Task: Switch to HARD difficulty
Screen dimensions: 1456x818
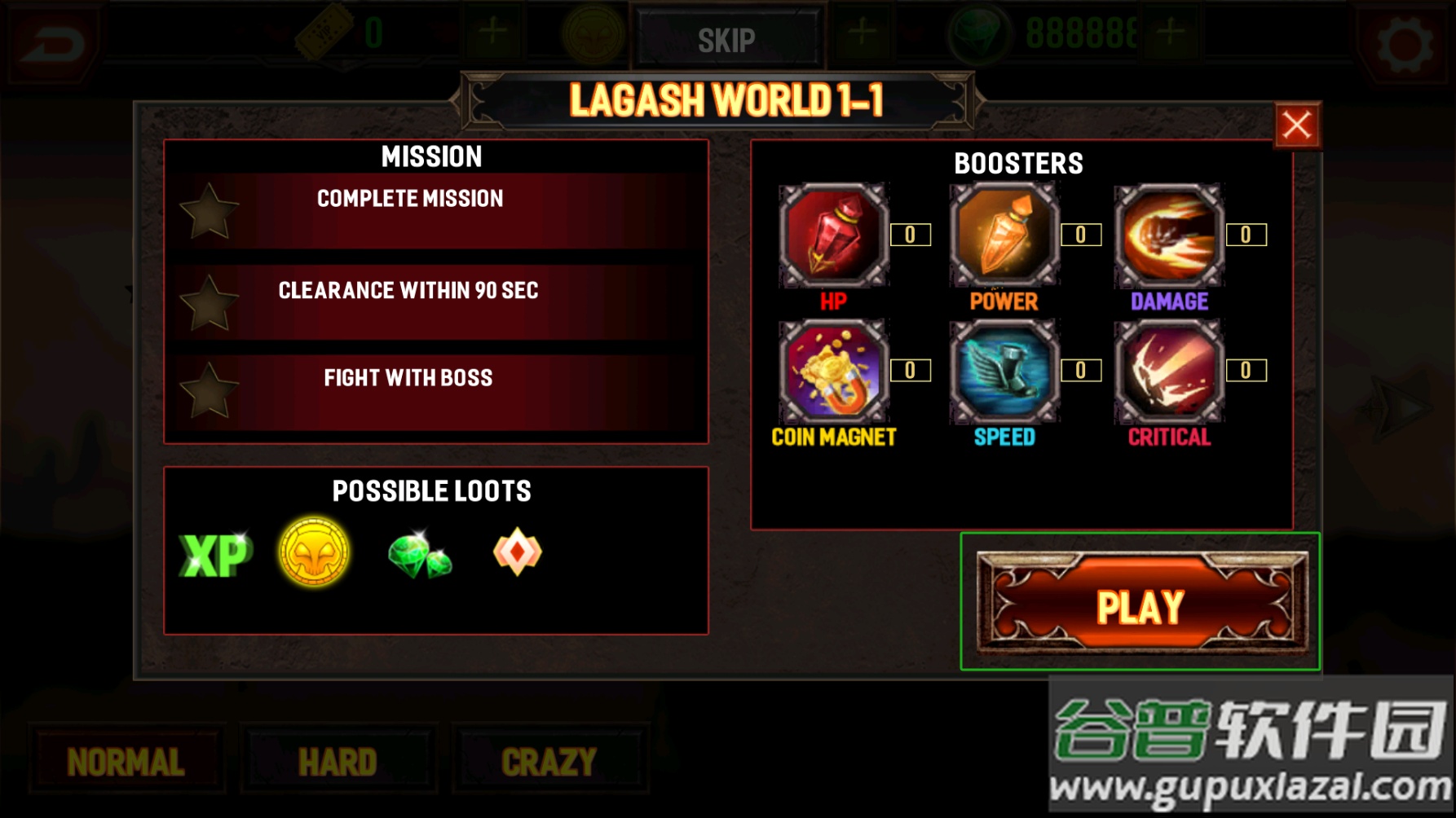Action: [x=338, y=761]
